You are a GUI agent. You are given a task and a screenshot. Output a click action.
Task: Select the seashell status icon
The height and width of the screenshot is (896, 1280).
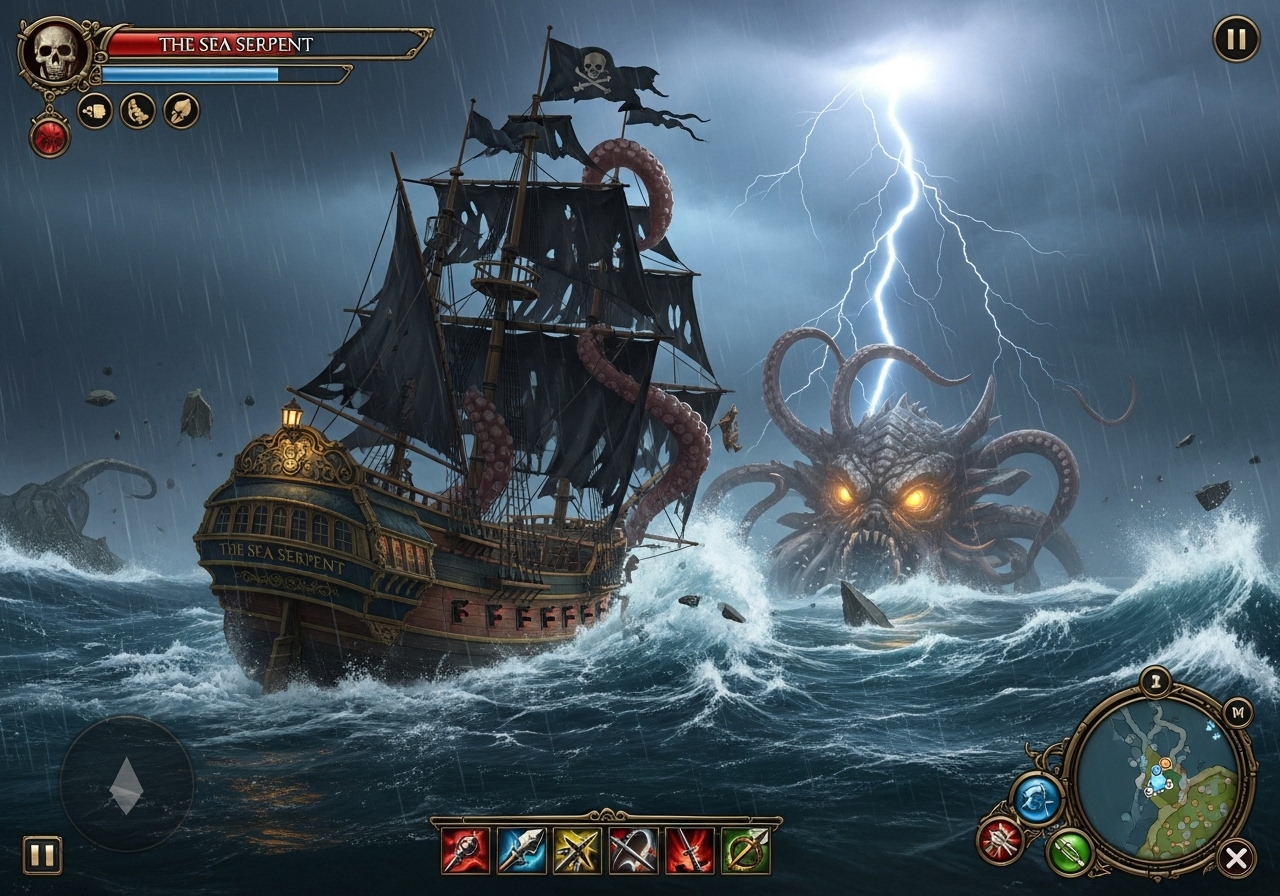pos(181,110)
